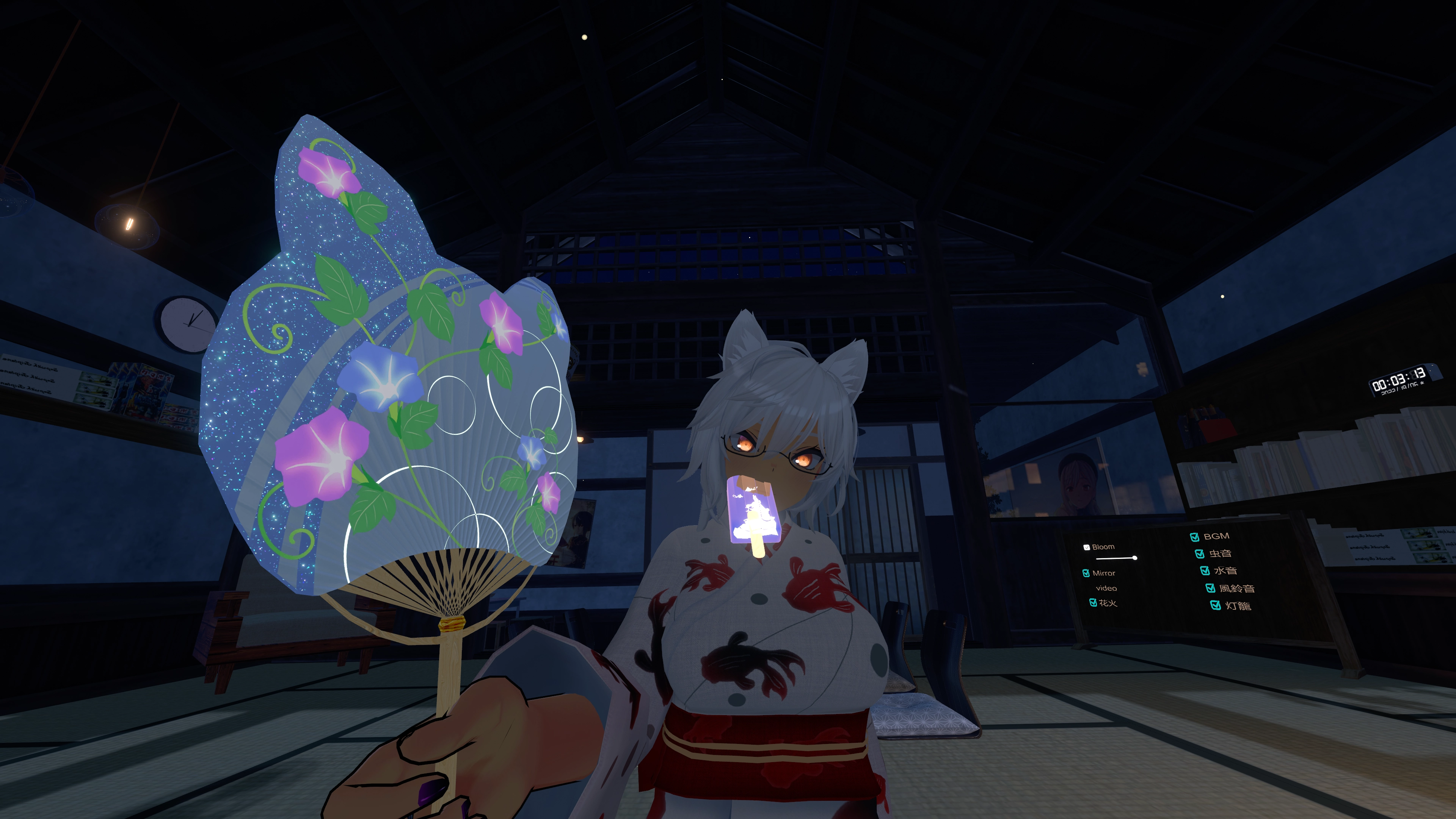Toggle the Bloom checkbox

click(1086, 547)
